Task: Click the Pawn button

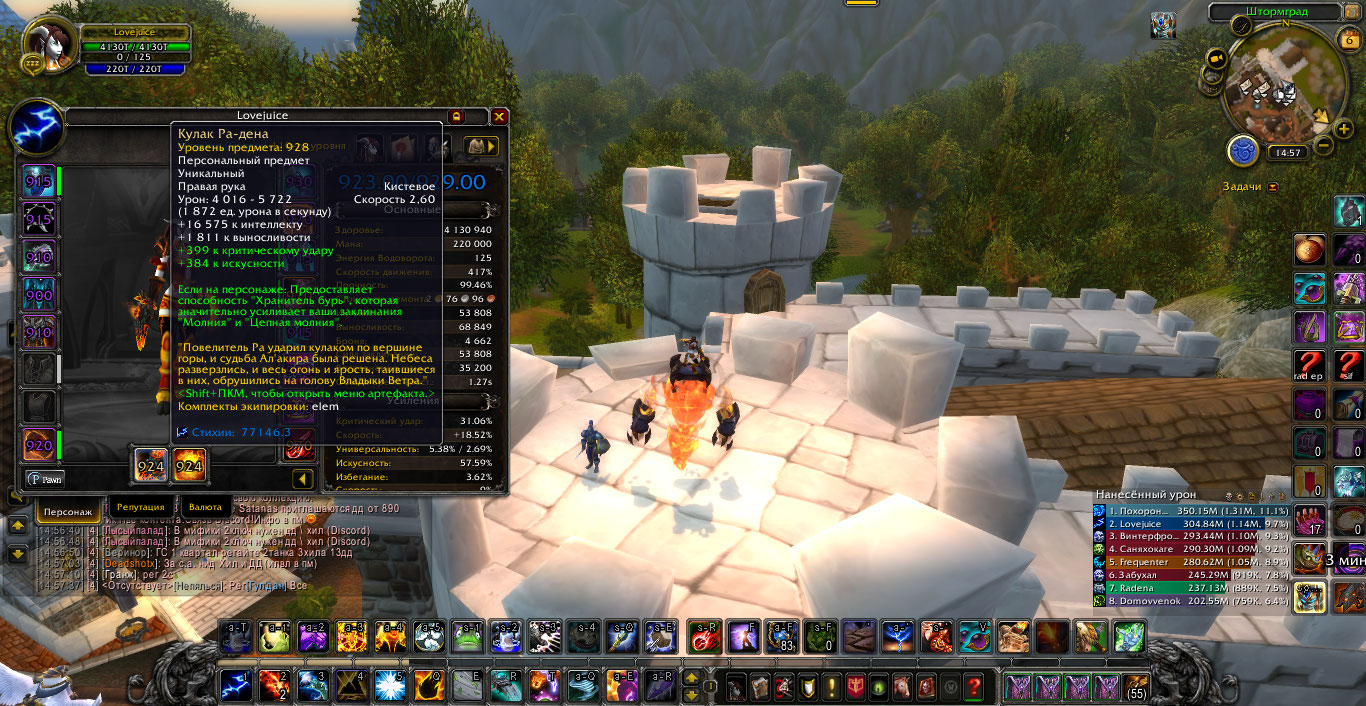Action: pyautogui.click(x=44, y=479)
